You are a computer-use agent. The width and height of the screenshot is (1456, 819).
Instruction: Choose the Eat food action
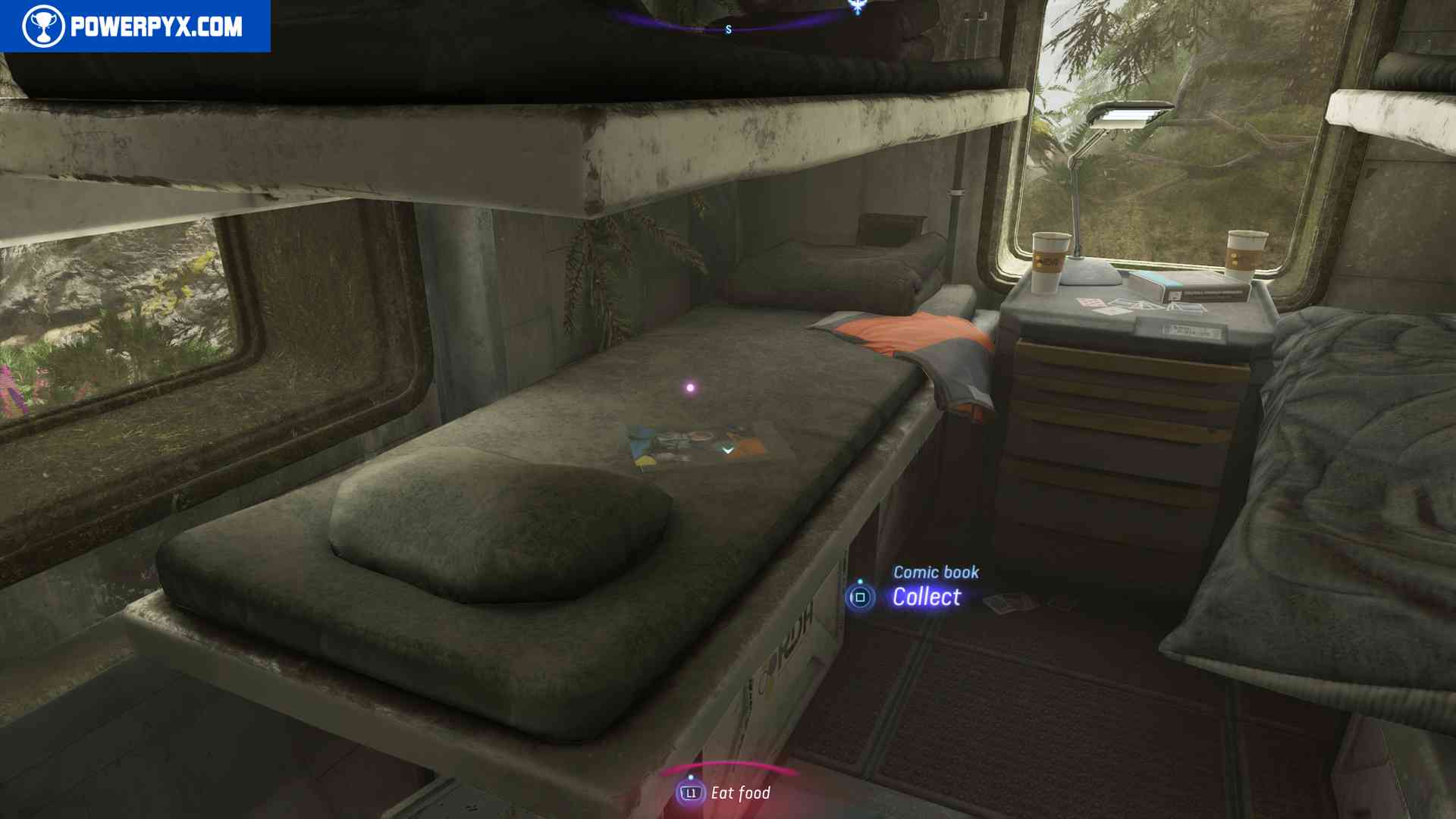tap(725, 793)
